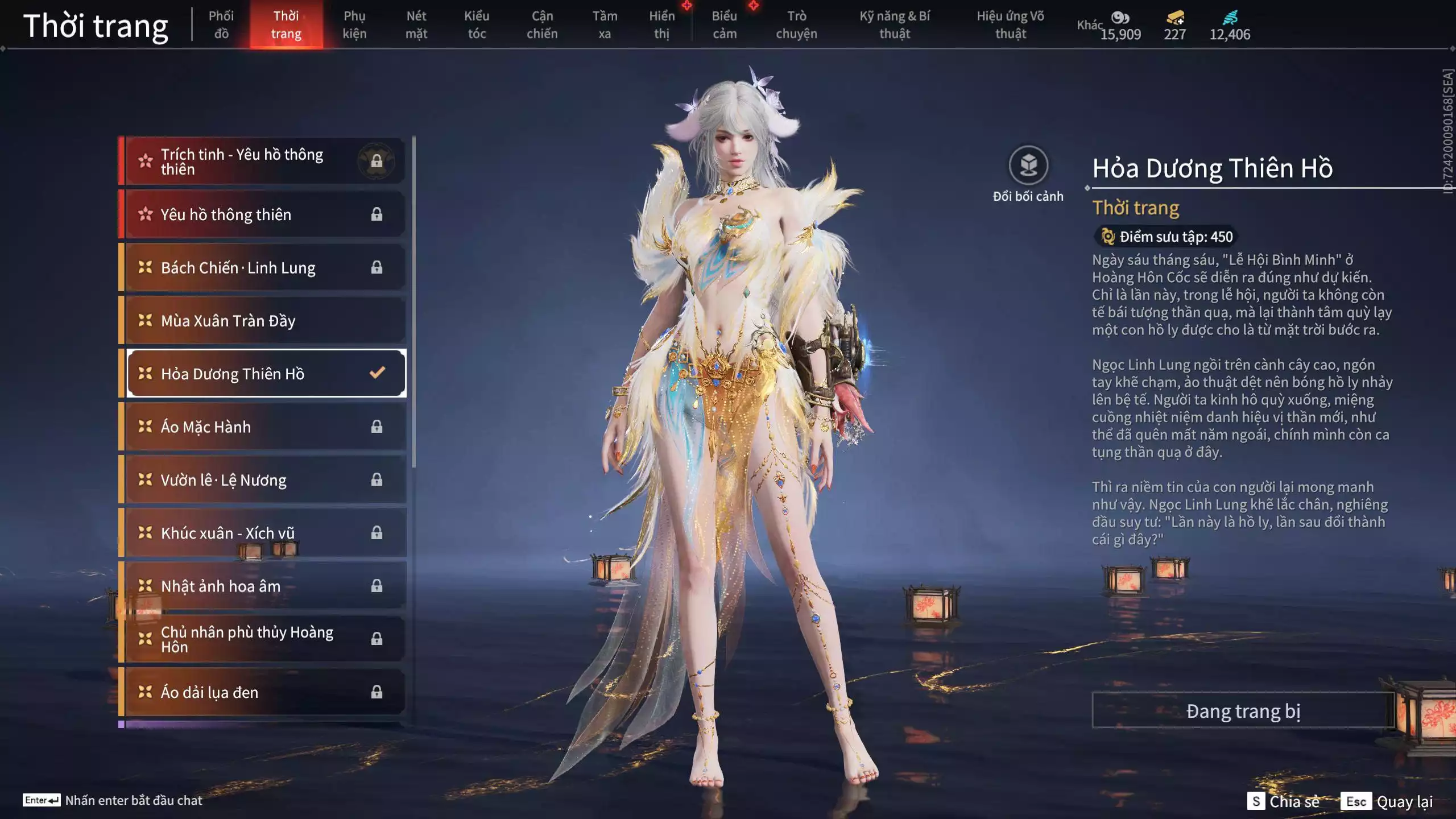Open Kỹ năng & Bí thuật tab

click(x=895, y=24)
